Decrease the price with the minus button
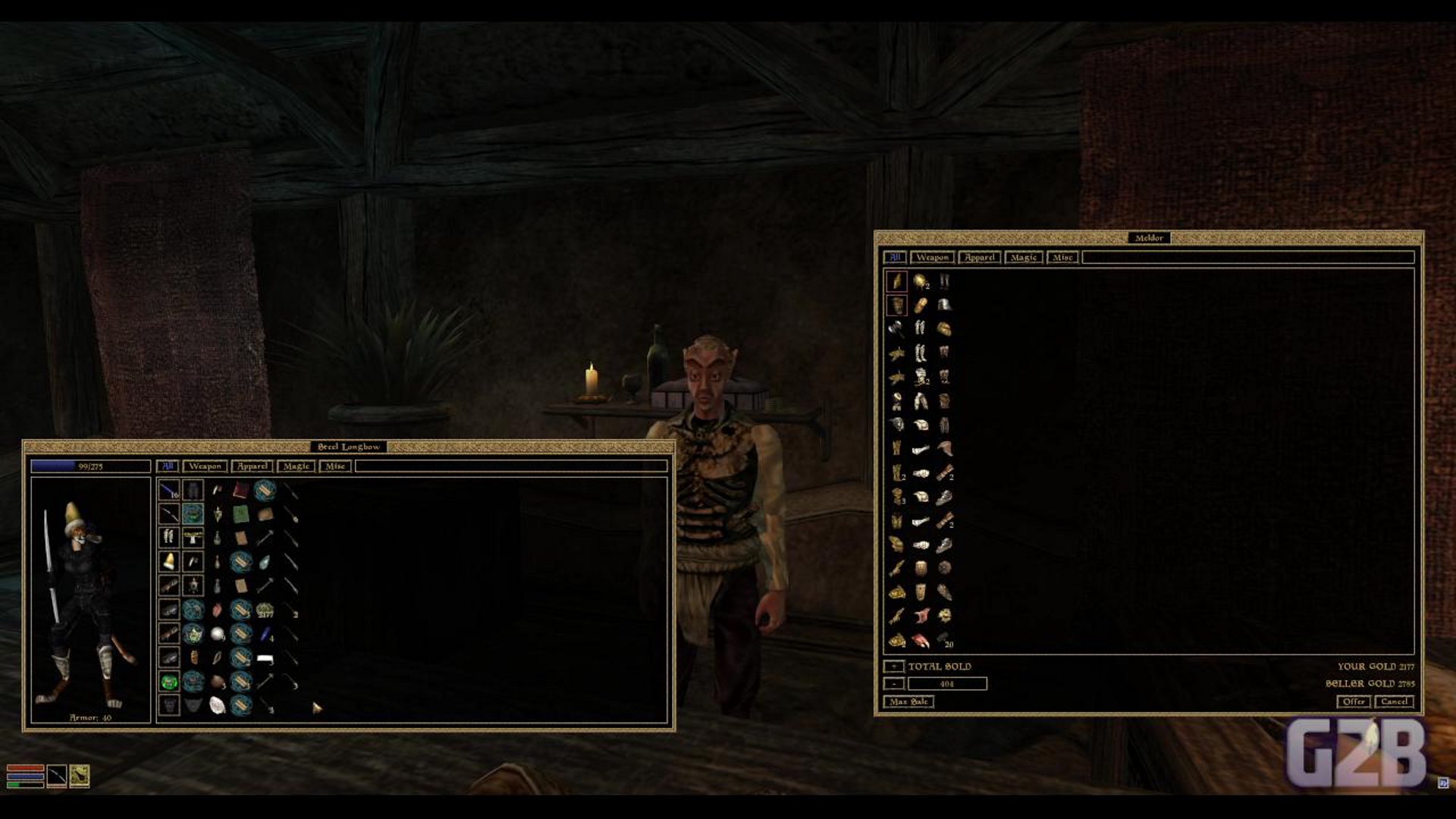The height and width of the screenshot is (819, 1456). click(893, 684)
